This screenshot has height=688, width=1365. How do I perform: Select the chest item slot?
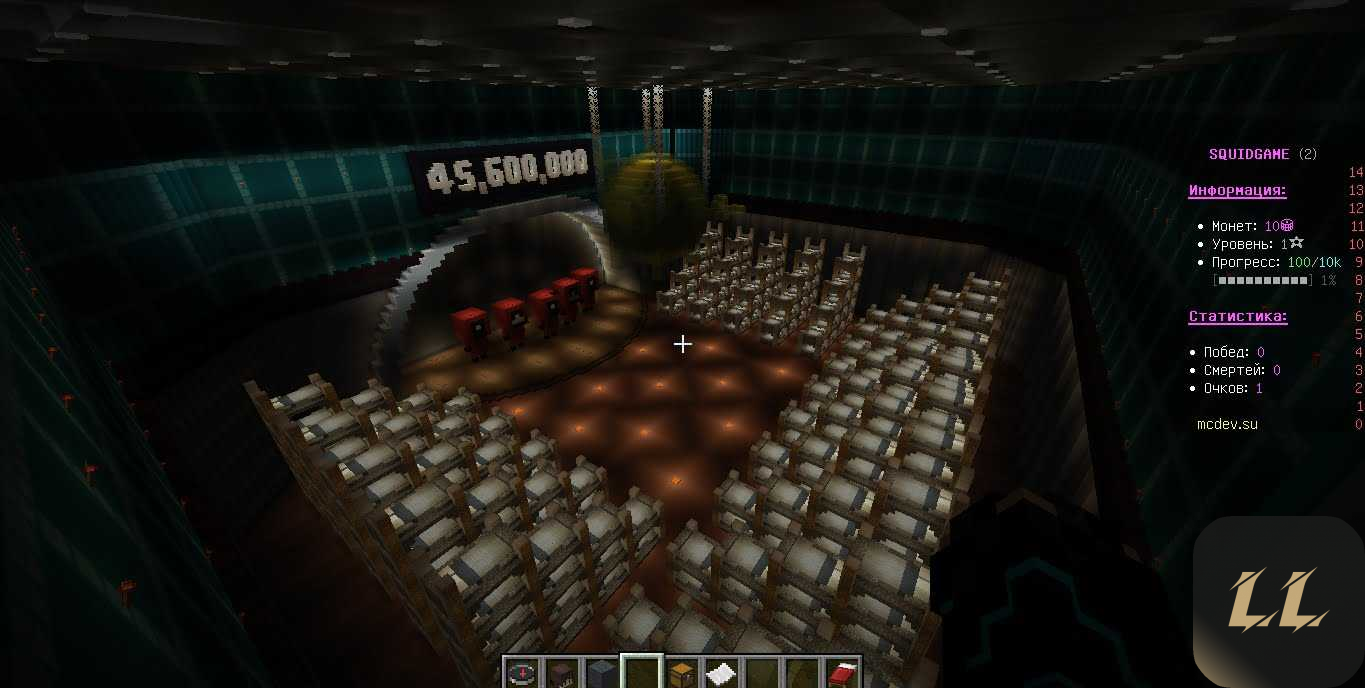681,673
